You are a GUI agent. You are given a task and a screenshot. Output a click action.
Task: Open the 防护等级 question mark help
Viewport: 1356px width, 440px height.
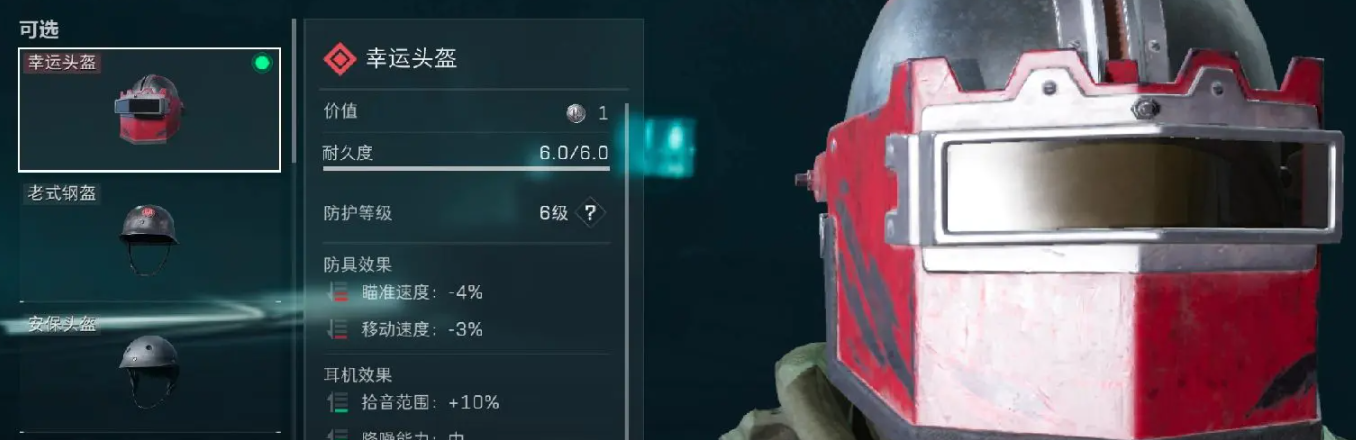[591, 213]
